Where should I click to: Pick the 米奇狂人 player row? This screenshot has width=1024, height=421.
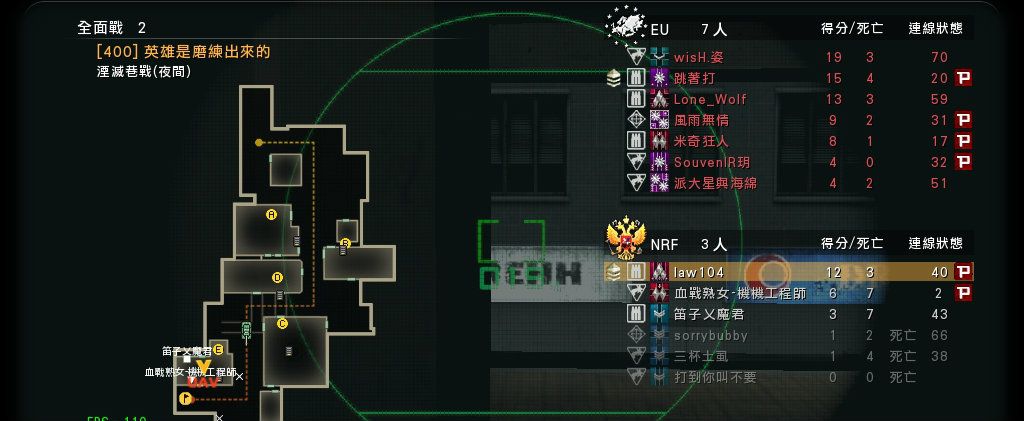(701, 141)
